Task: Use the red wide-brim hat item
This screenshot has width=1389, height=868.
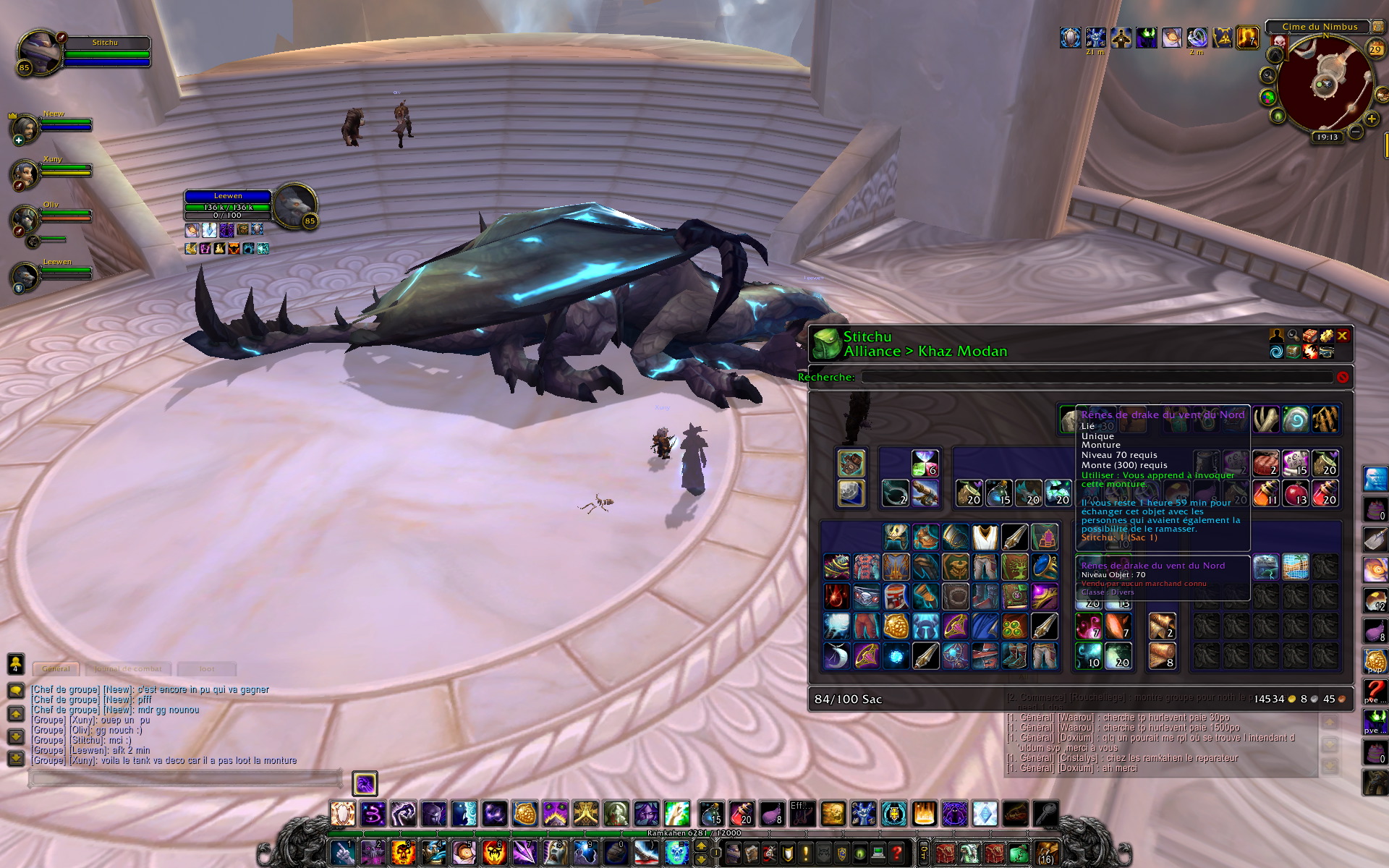Action: point(985,656)
